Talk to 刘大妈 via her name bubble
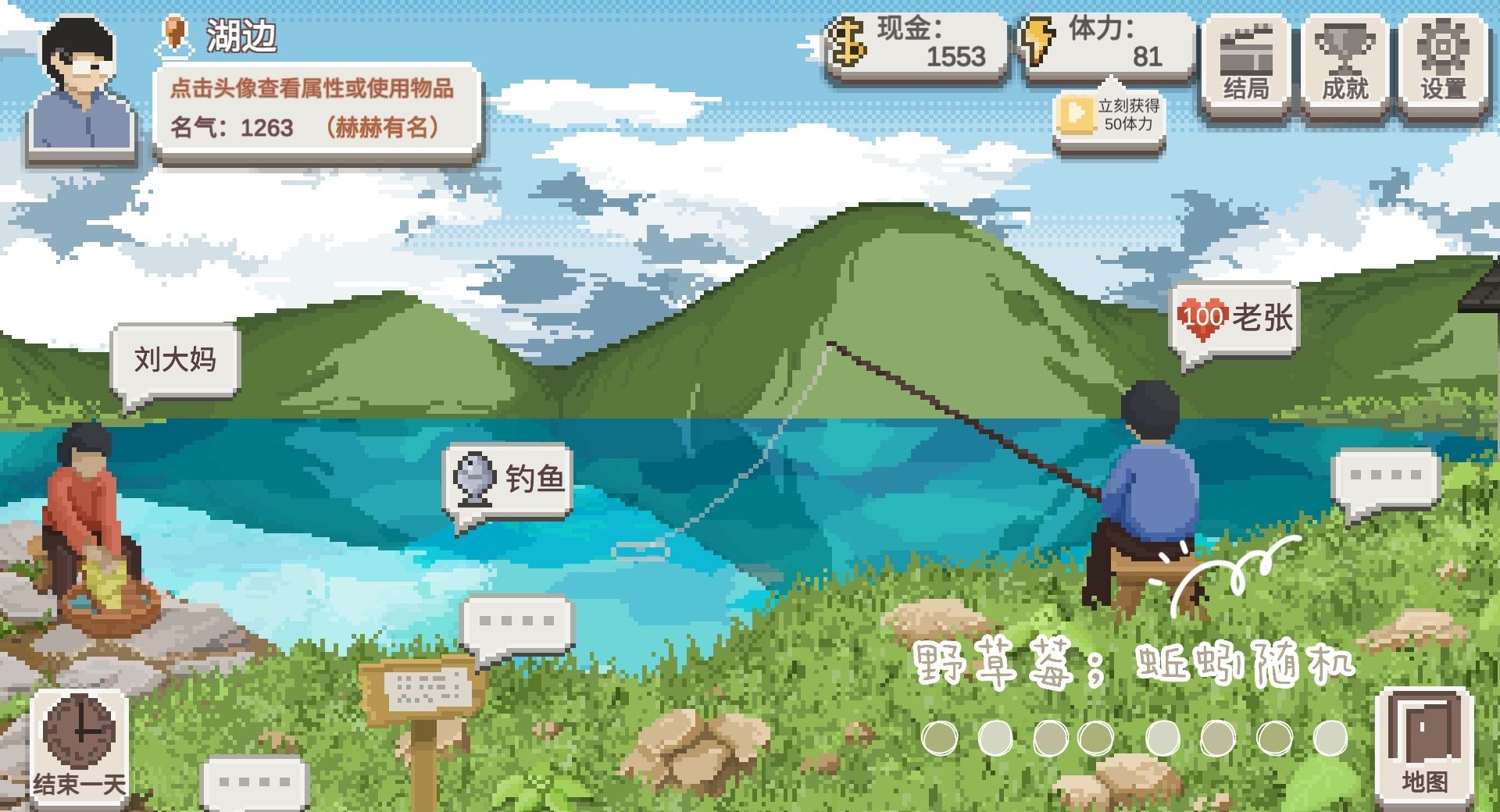1500x812 pixels. [x=173, y=357]
